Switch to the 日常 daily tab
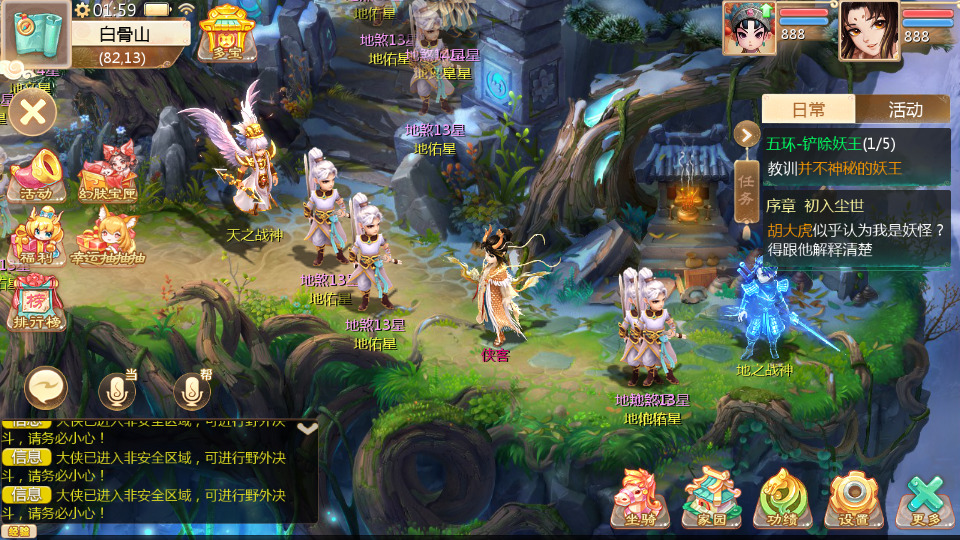The image size is (960, 540). (808, 109)
